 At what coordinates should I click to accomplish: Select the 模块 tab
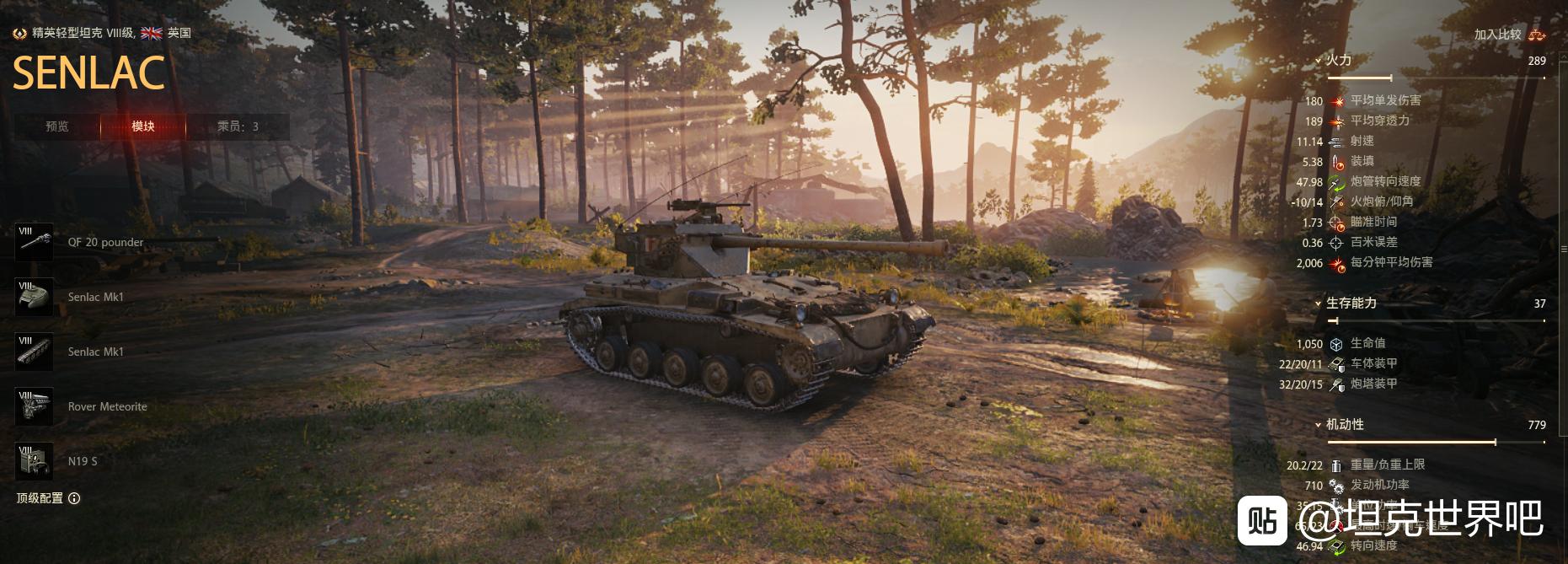point(143,126)
